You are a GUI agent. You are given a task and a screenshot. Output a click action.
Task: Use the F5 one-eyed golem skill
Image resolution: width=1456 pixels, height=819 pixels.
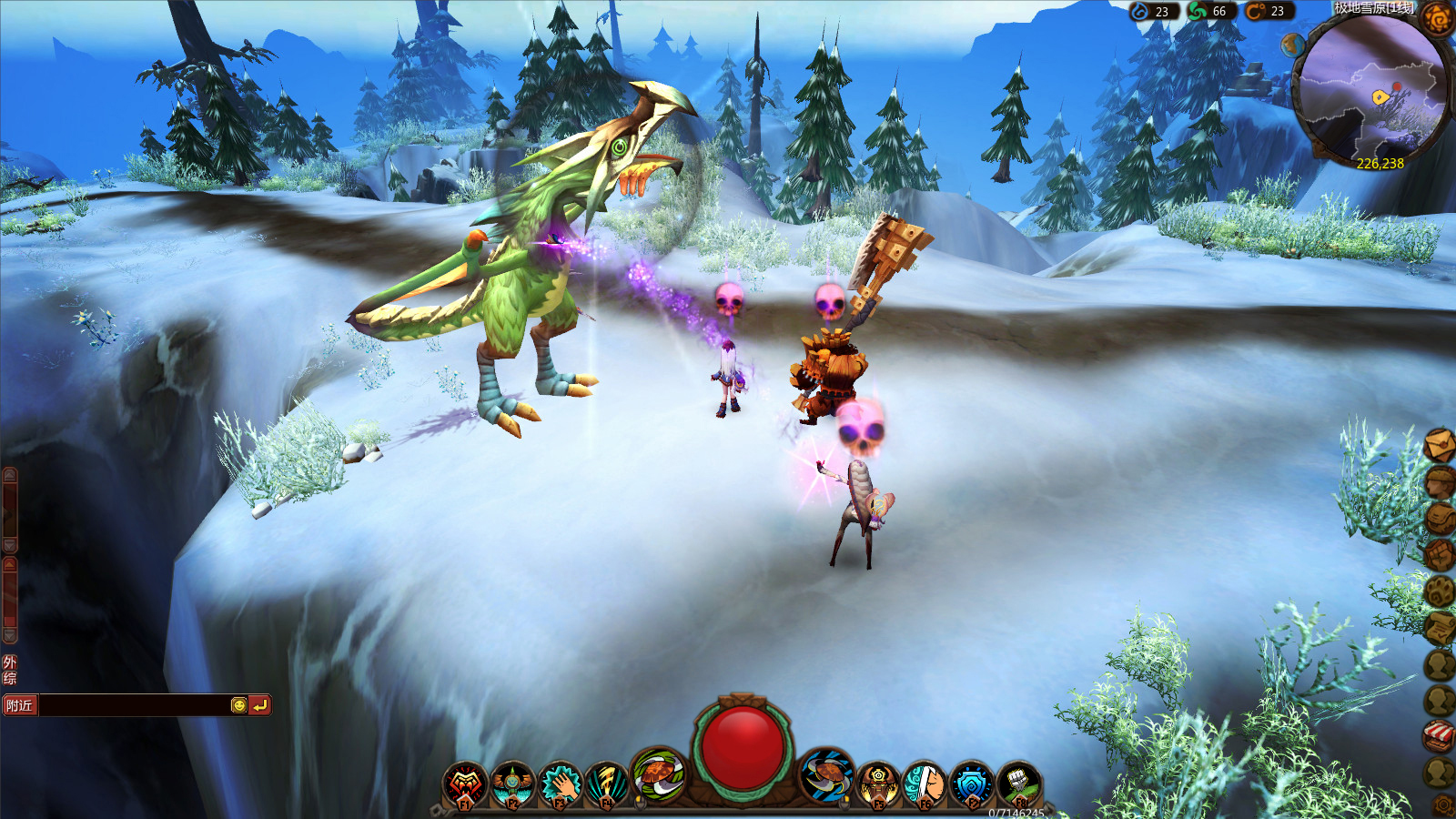[878, 784]
